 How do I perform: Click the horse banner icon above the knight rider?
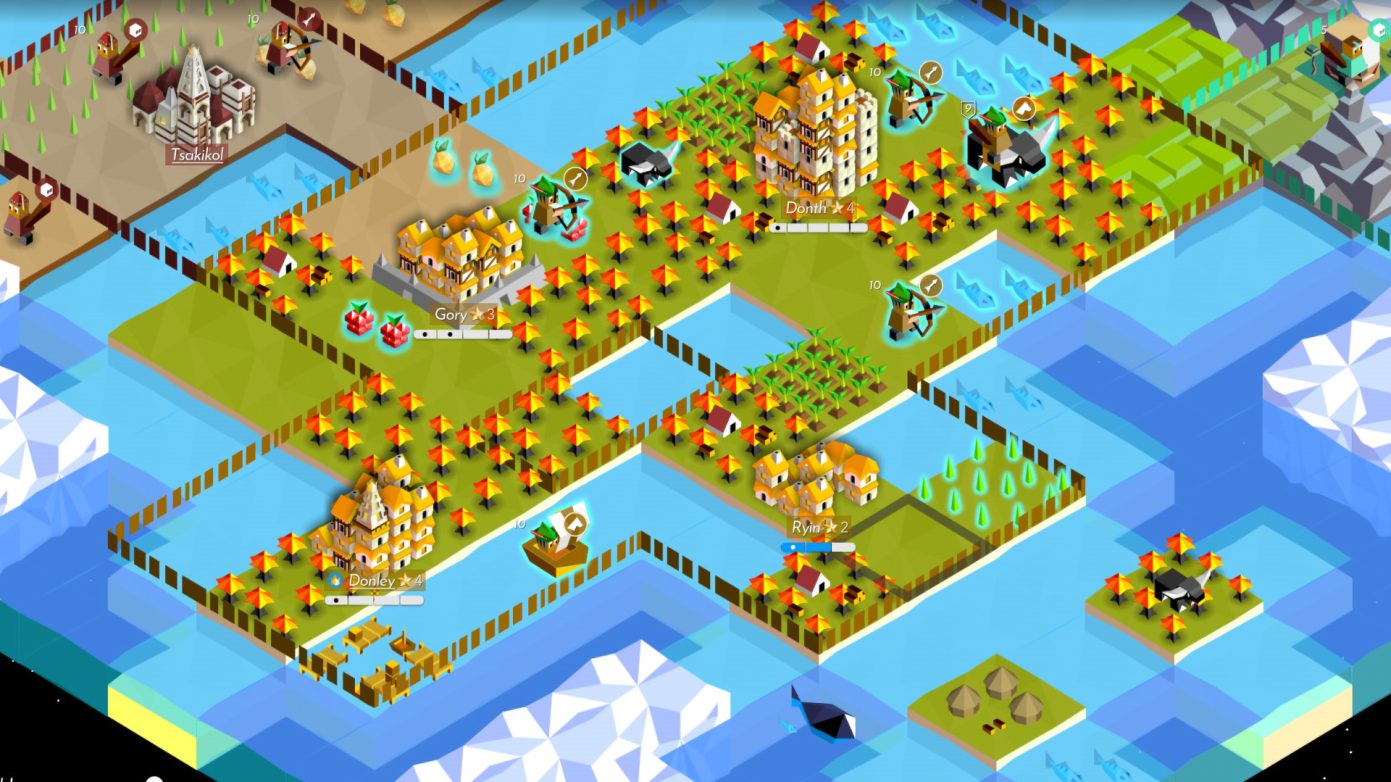(1022, 110)
